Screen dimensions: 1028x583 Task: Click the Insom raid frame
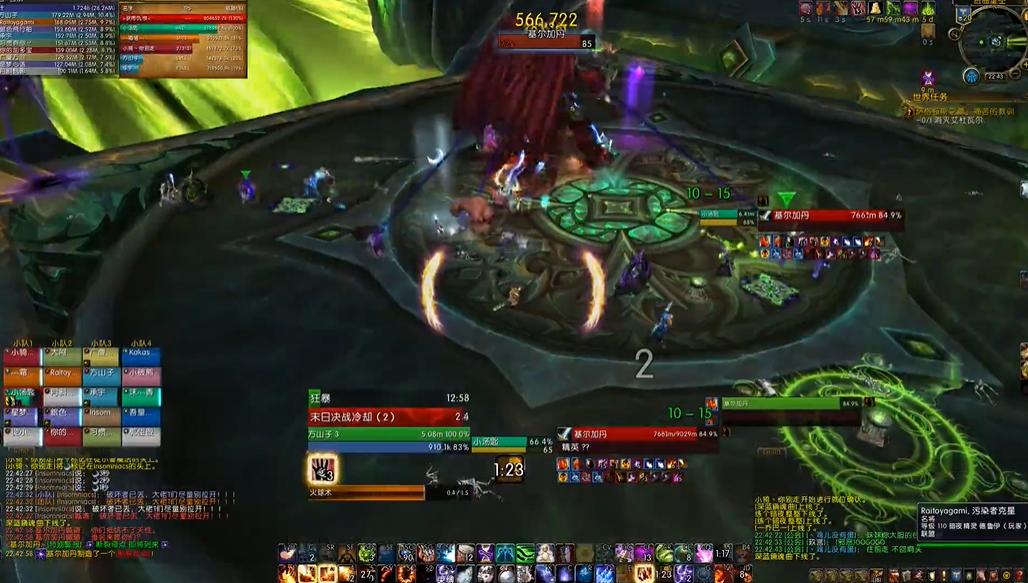point(101,414)
